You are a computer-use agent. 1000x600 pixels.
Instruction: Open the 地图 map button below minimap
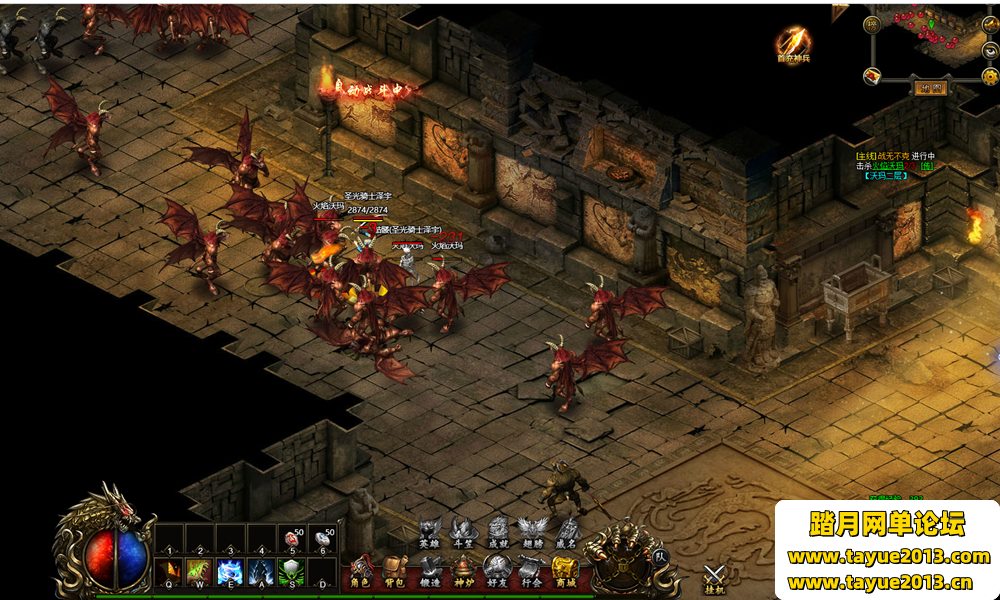931,87
